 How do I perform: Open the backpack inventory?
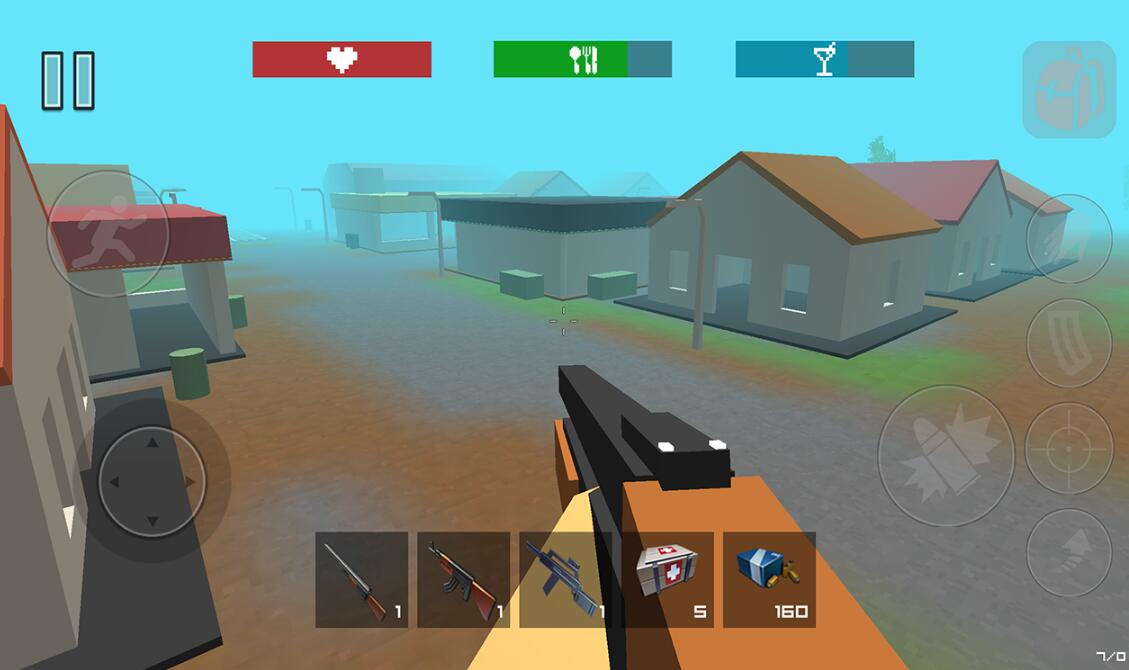pyautogui.click(x=1068, y=89)
